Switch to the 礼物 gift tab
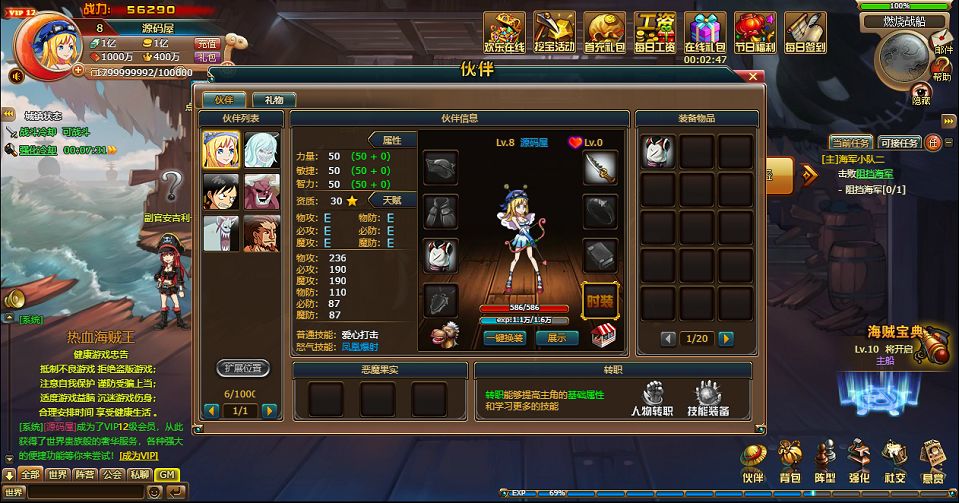The image size is (959, 503). (274, 100)
